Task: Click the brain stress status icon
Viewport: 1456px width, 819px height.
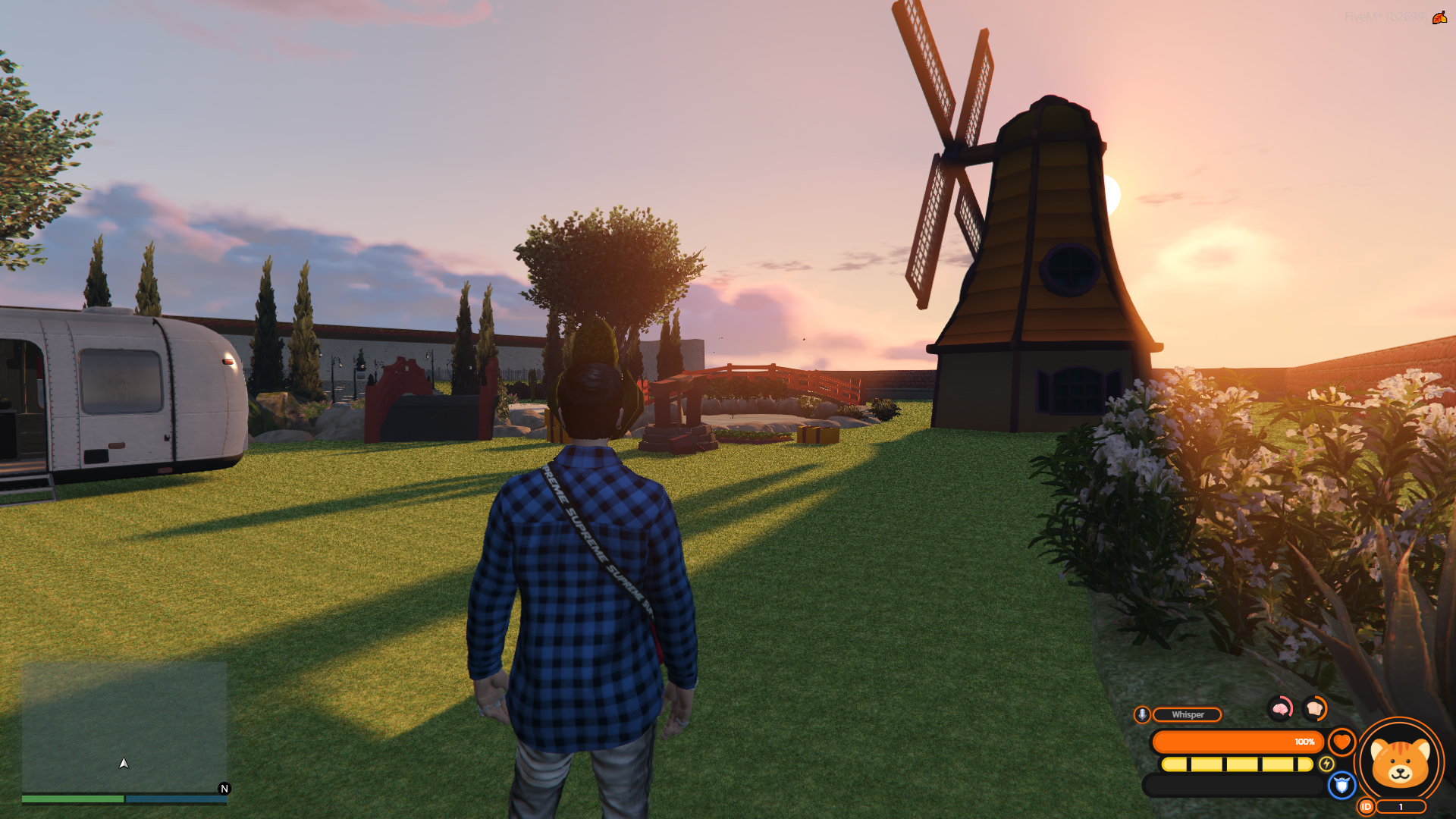Action: pyautogui.click(x=1281, y=708)
